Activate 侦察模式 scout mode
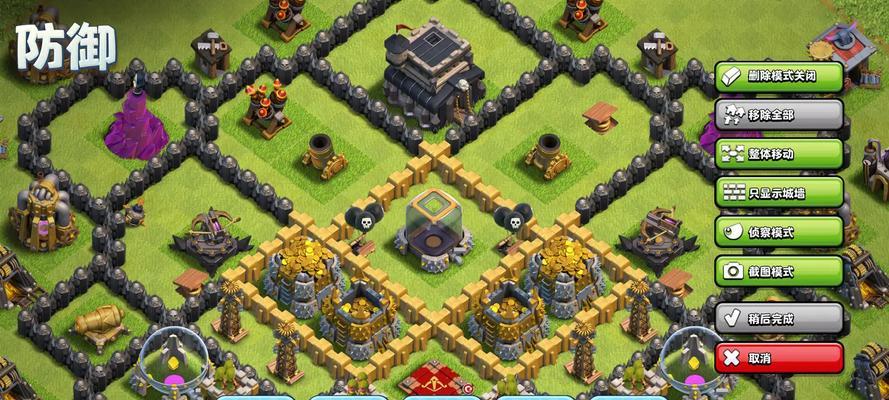Viewport: 889px width, 400px height. tap(779, 232)
